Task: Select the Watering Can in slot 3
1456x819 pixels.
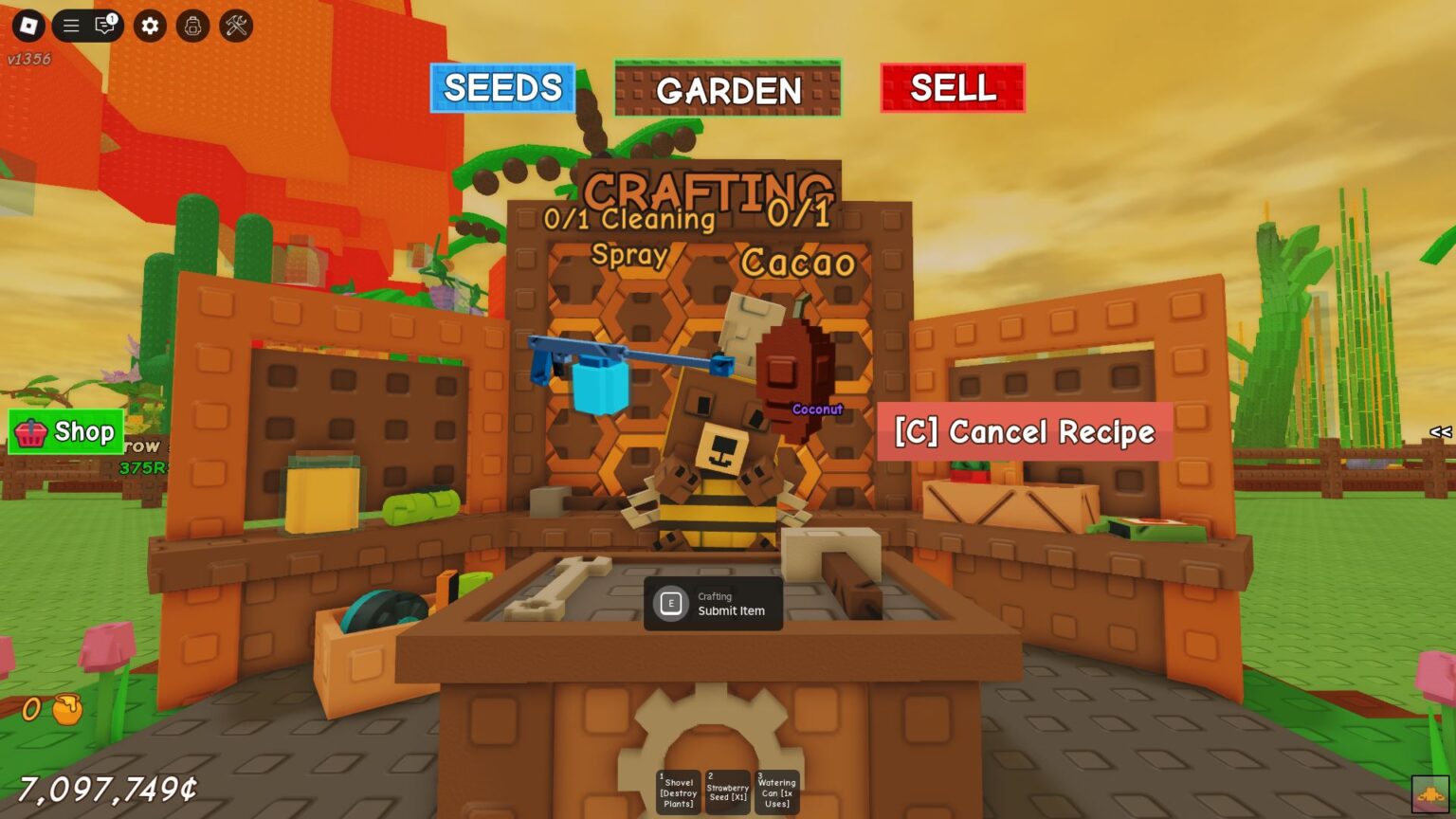Action: click(x=776, y=791)
